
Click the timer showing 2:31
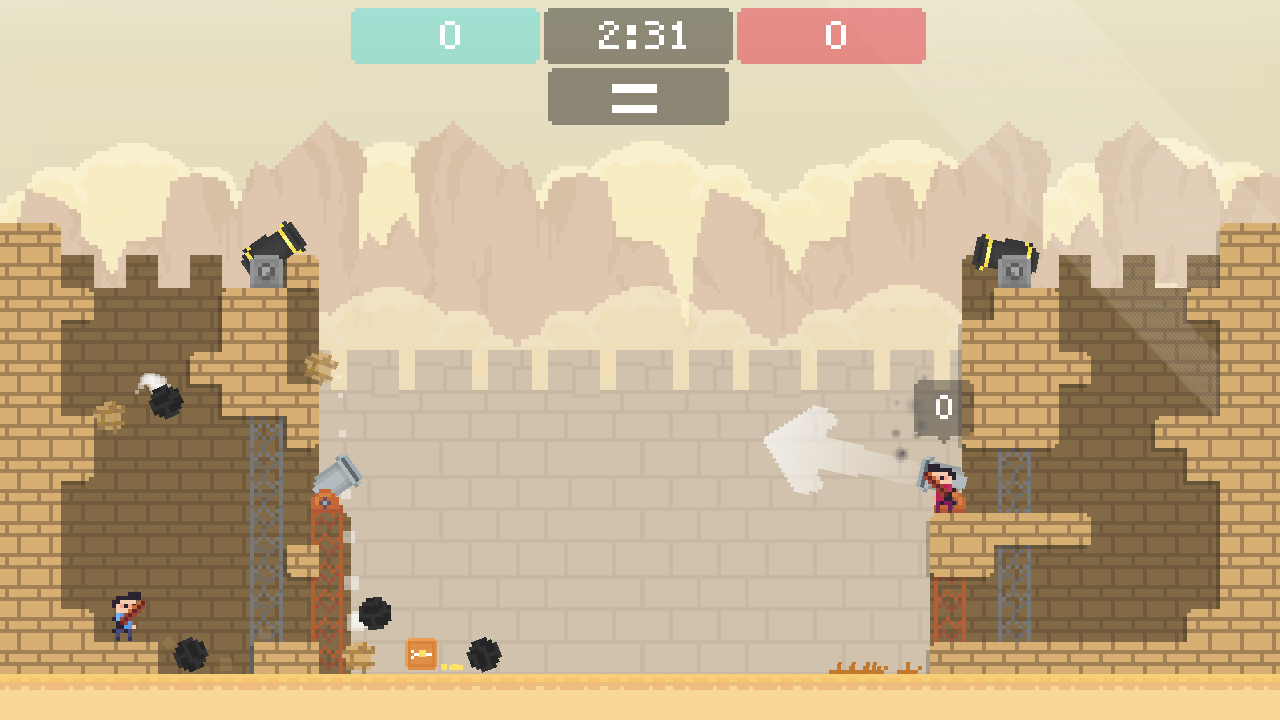(637, 36)
